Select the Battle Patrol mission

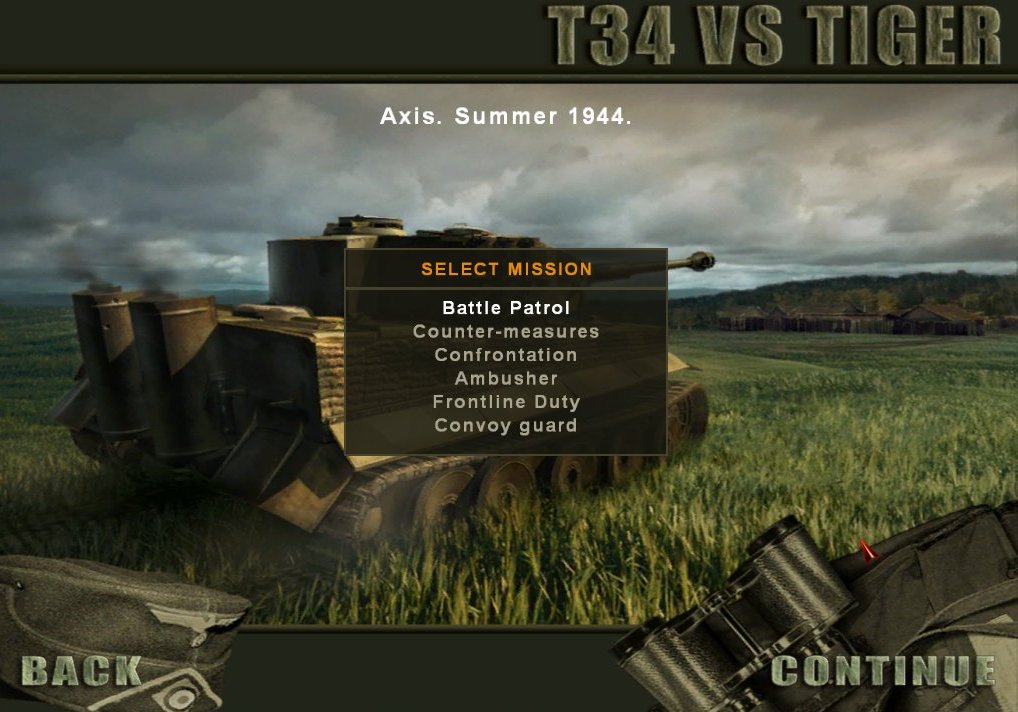(x=506, y=308)
